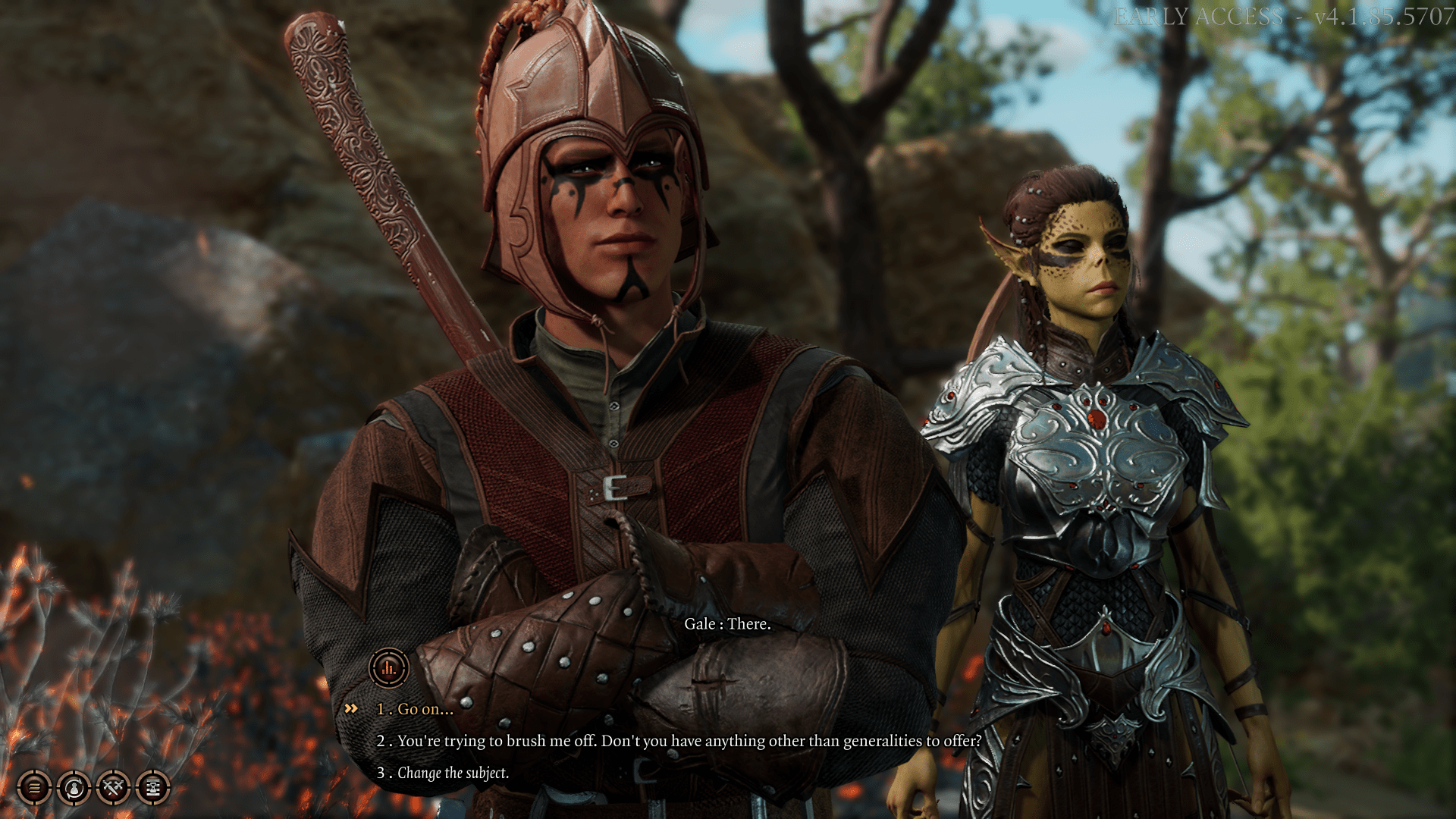Open the dialogue history bars icon
The image size is (1456, 819).
(x=389, y=668)
